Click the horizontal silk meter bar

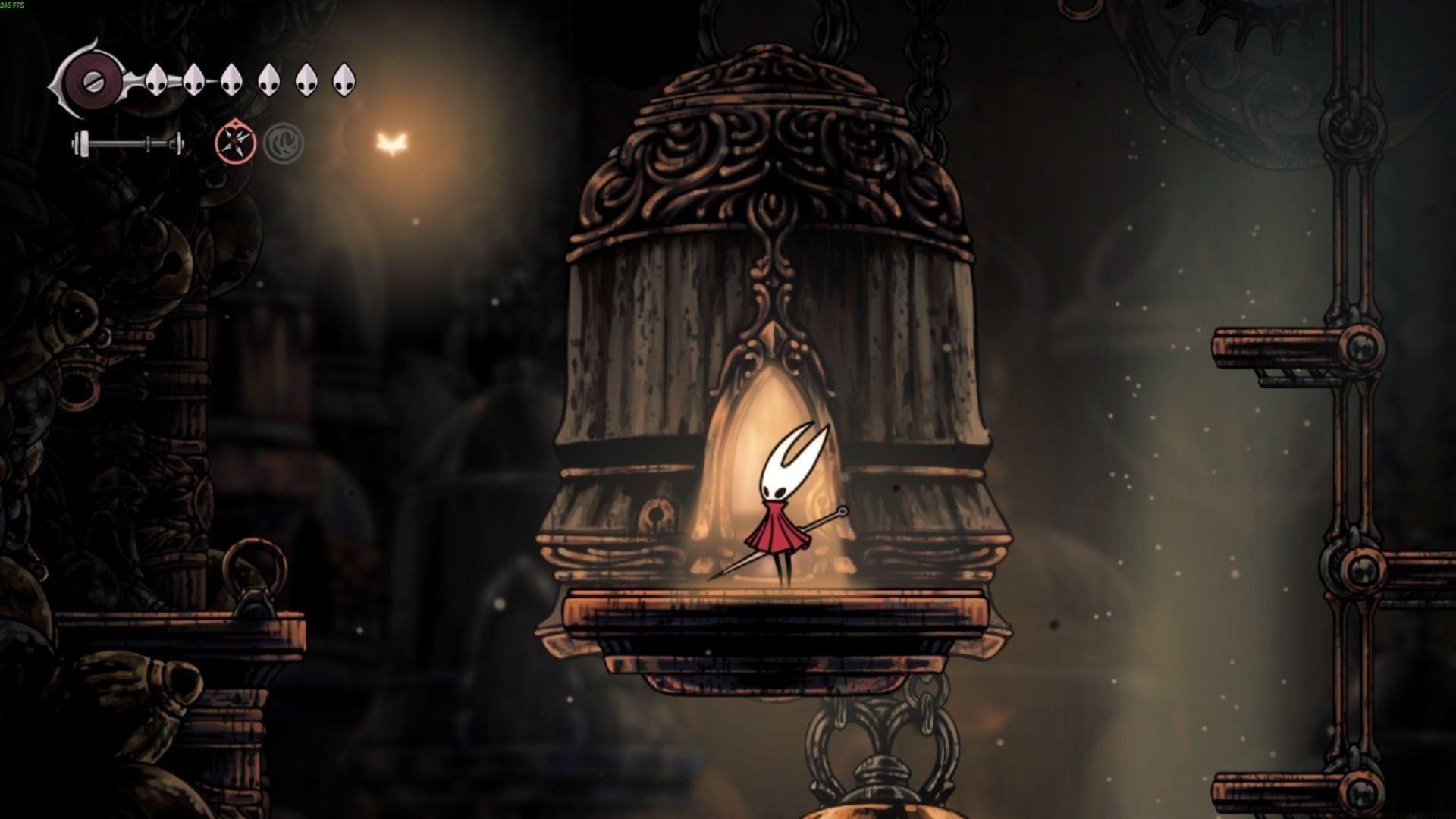pyautogui.click(x=127, y=143)
